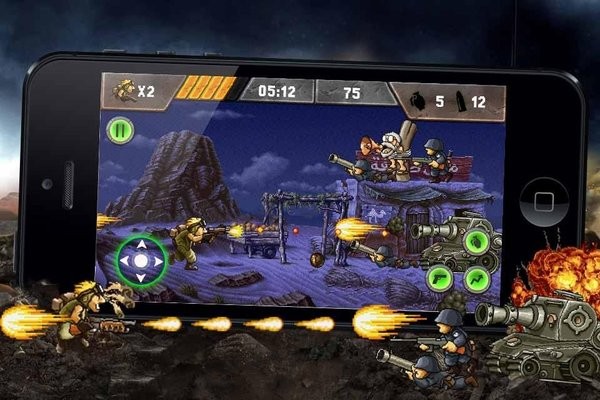The height and width of the screenshot is (400, 600).
Task: Pause the game with the green button
Action: [x=120, y=130]
